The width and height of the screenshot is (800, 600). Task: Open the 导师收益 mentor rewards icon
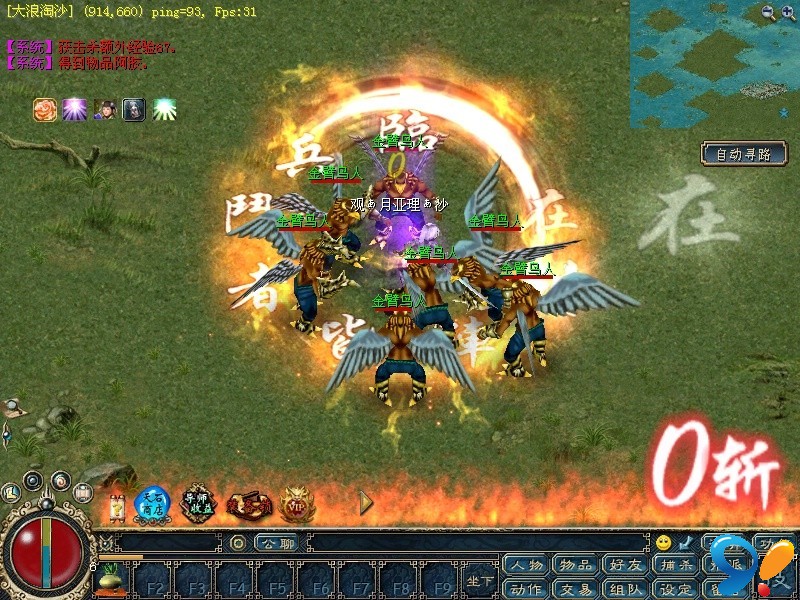(198, 503)
